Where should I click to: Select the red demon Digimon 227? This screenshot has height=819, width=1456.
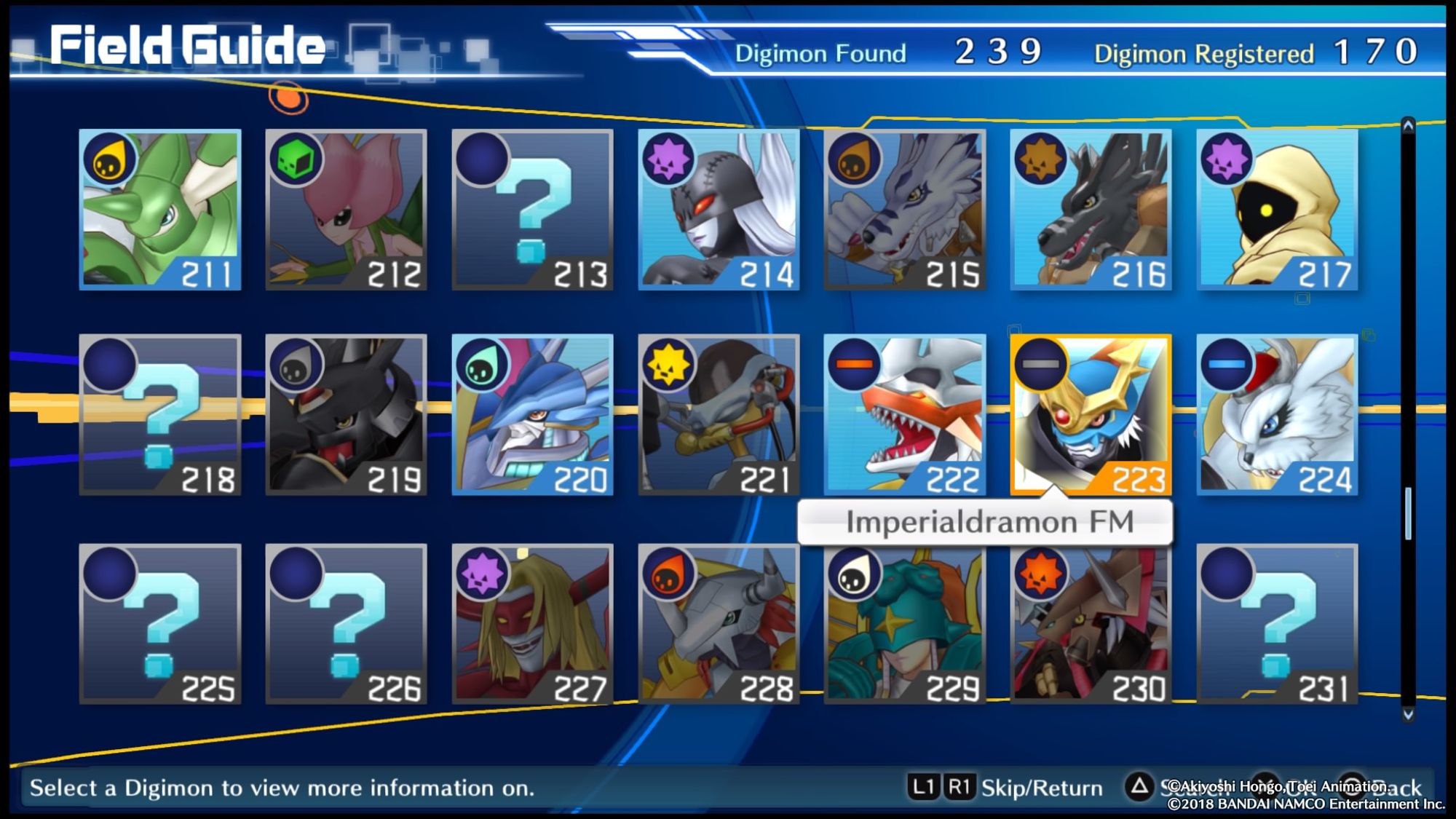[533, 624]
